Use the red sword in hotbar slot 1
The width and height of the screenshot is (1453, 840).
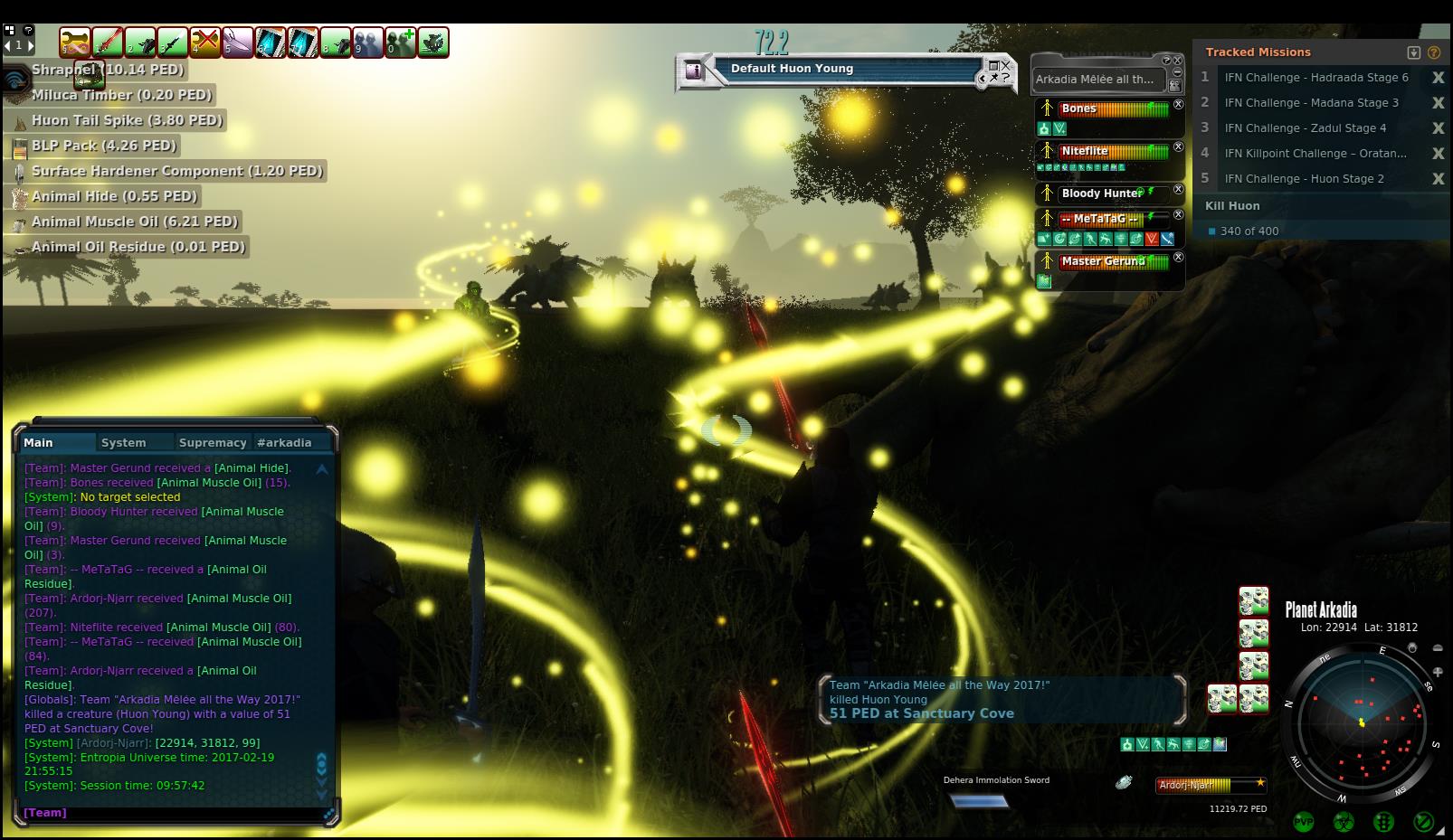pyautogui.click(x=108, y=42)
